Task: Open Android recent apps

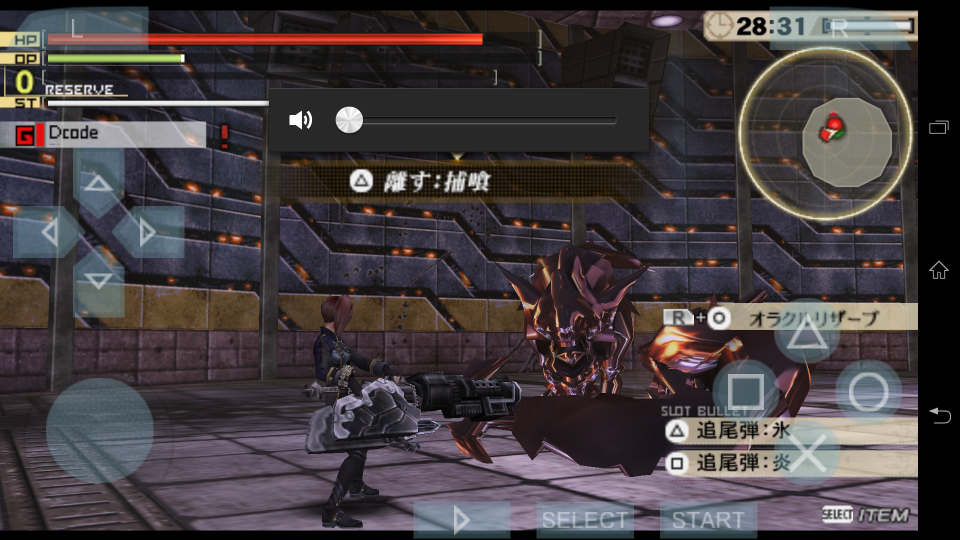Action: (x=938, y=127)
